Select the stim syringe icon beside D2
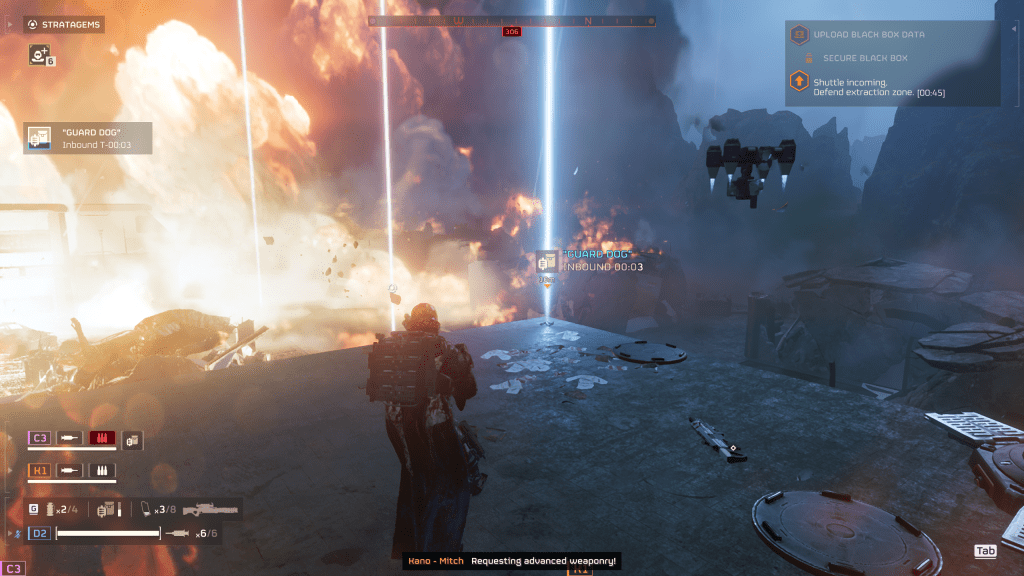This screenshot has width=1024, height=576. (177, 533)
